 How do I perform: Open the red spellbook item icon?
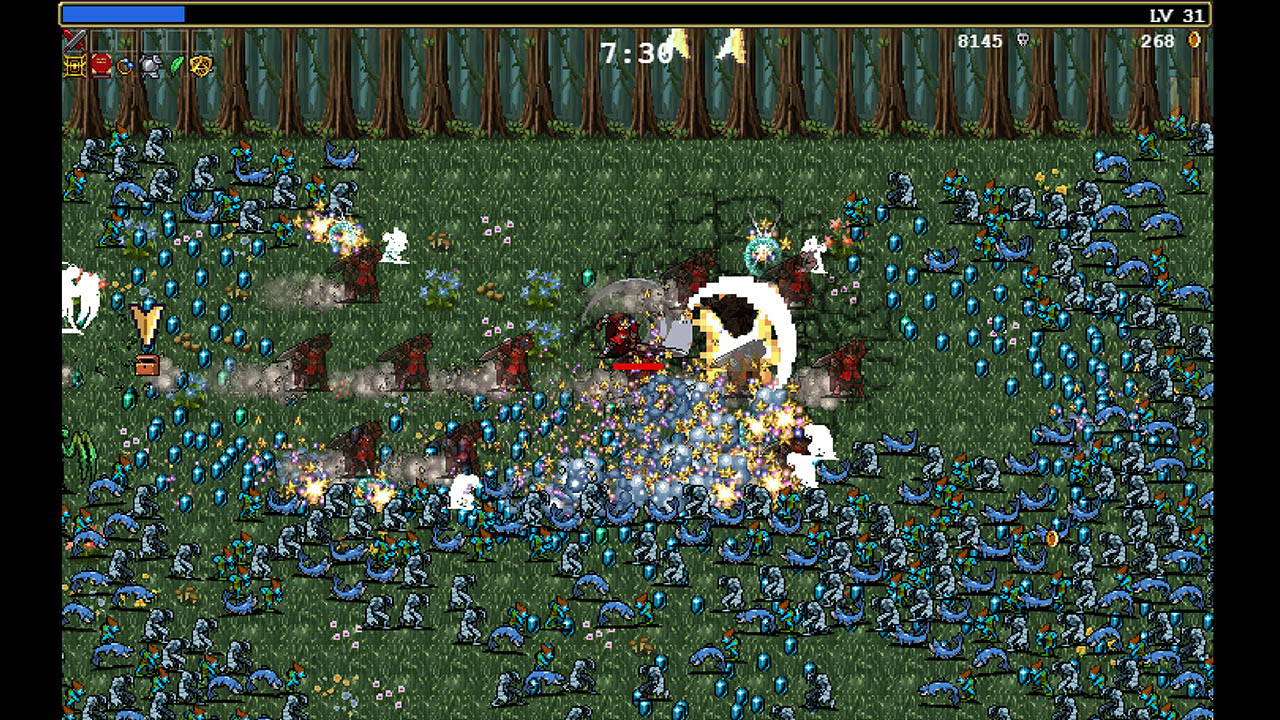tap(100, 67)
